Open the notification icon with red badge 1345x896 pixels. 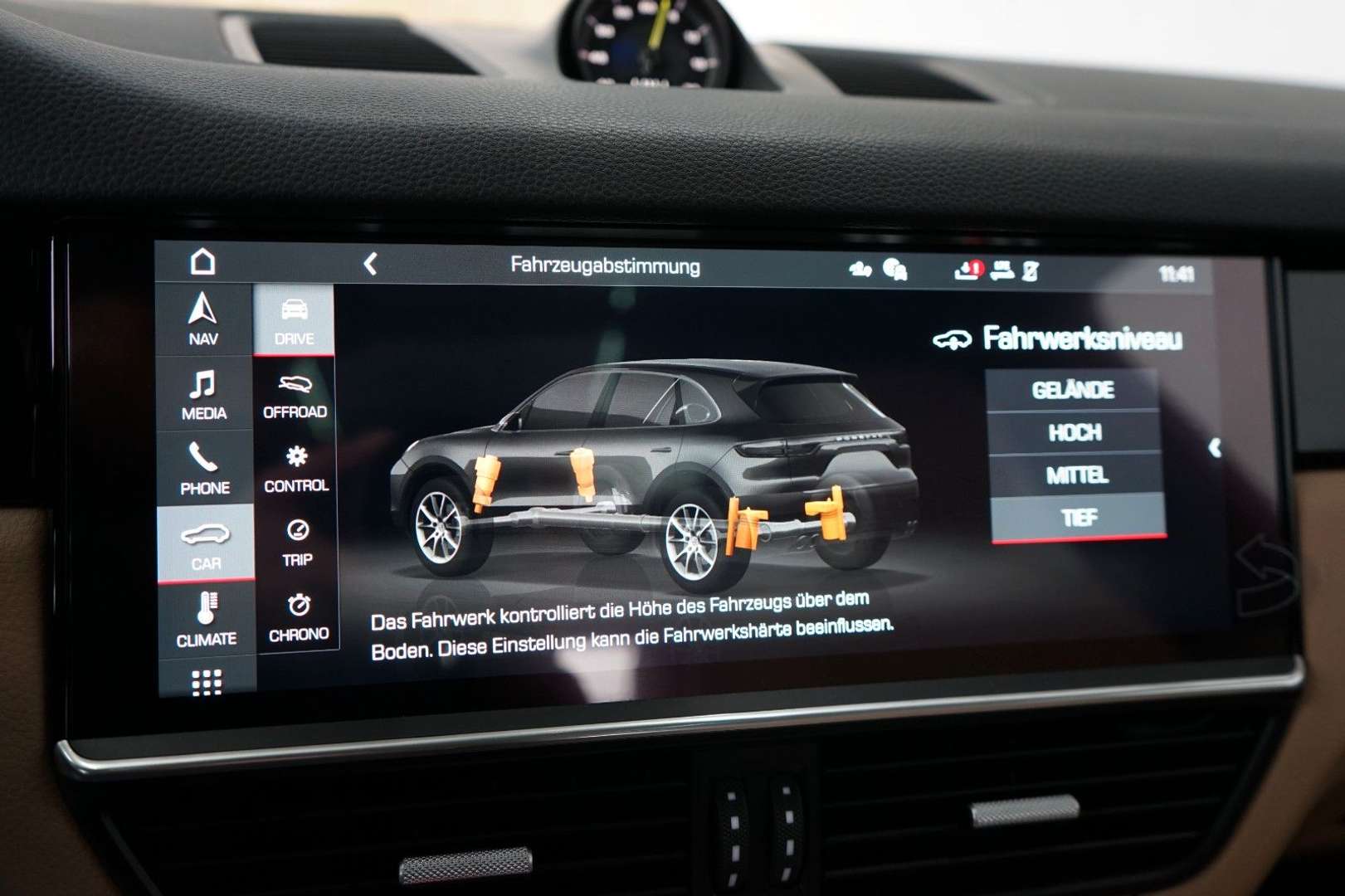pyautogui.click(x=968, y=269)
